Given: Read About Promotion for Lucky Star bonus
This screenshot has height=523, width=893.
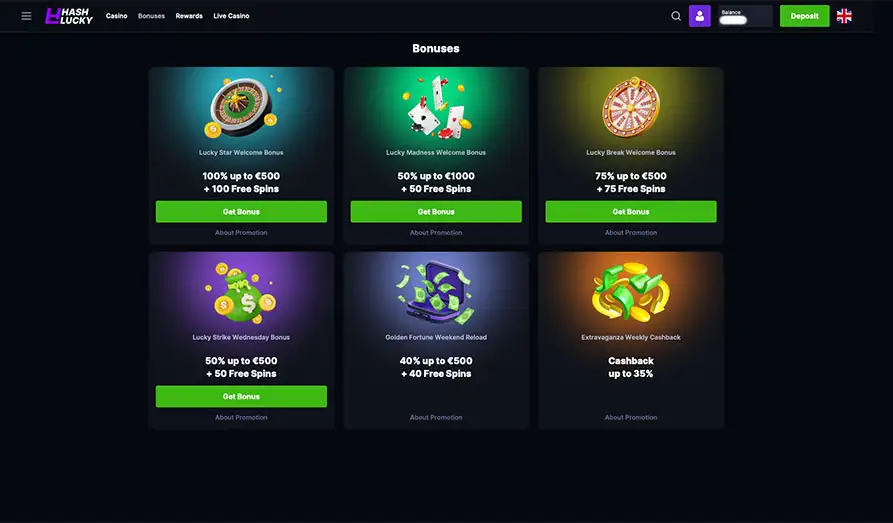Looking at the screenshot, I should (x=241, y=233).
